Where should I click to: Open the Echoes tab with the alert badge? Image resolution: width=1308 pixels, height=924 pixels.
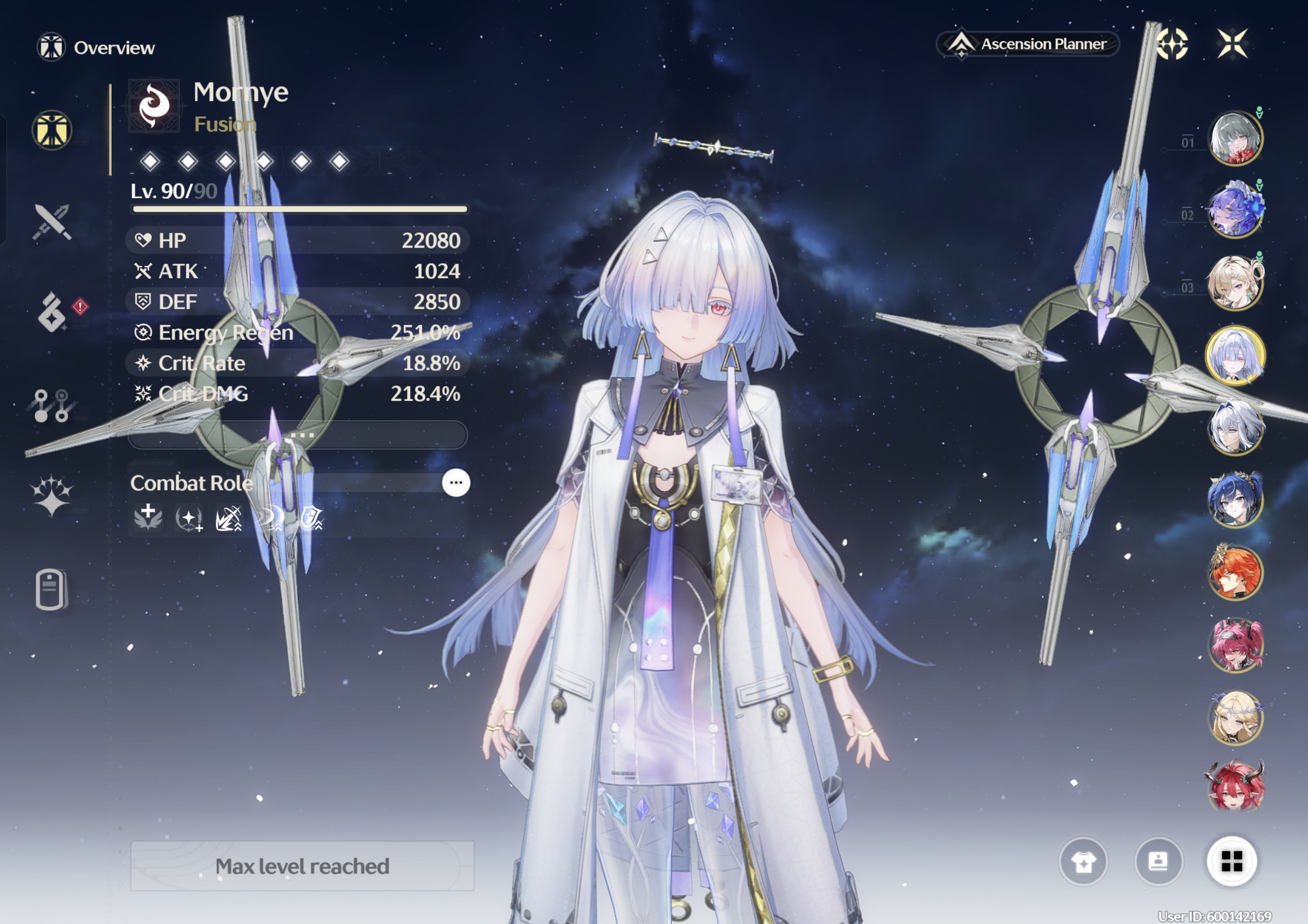52,313
